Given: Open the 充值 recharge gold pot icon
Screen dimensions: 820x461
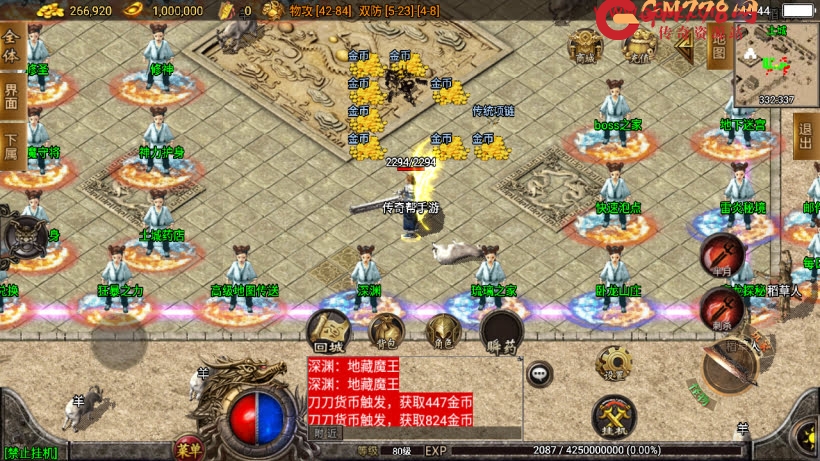Looking at the screenshot, I should click(x=635, y=45).
